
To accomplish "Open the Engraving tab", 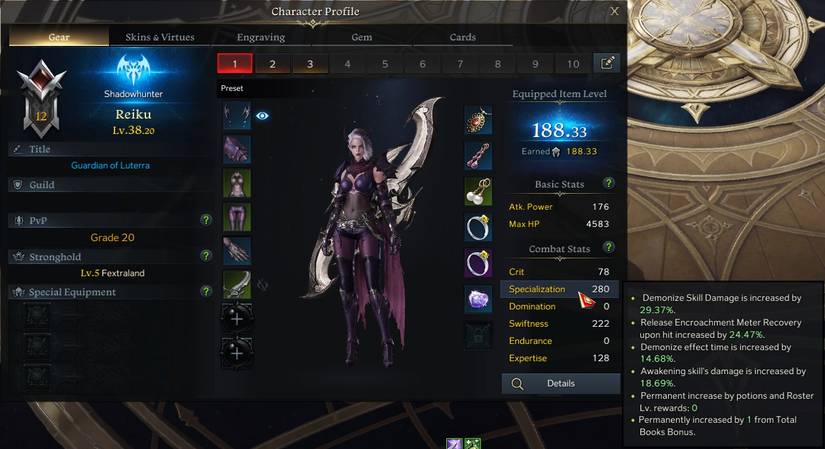I will coord(261,37).
